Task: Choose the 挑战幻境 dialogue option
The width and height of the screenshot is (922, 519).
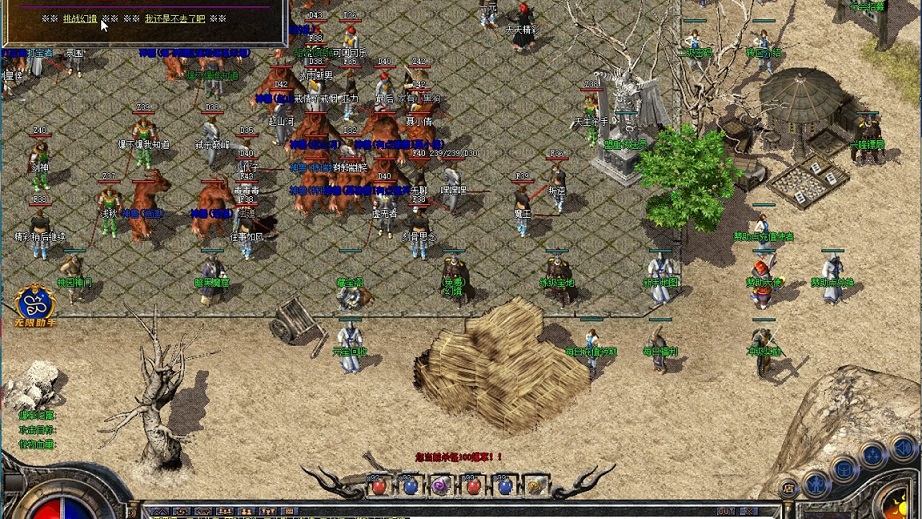Action: (80, 19)
